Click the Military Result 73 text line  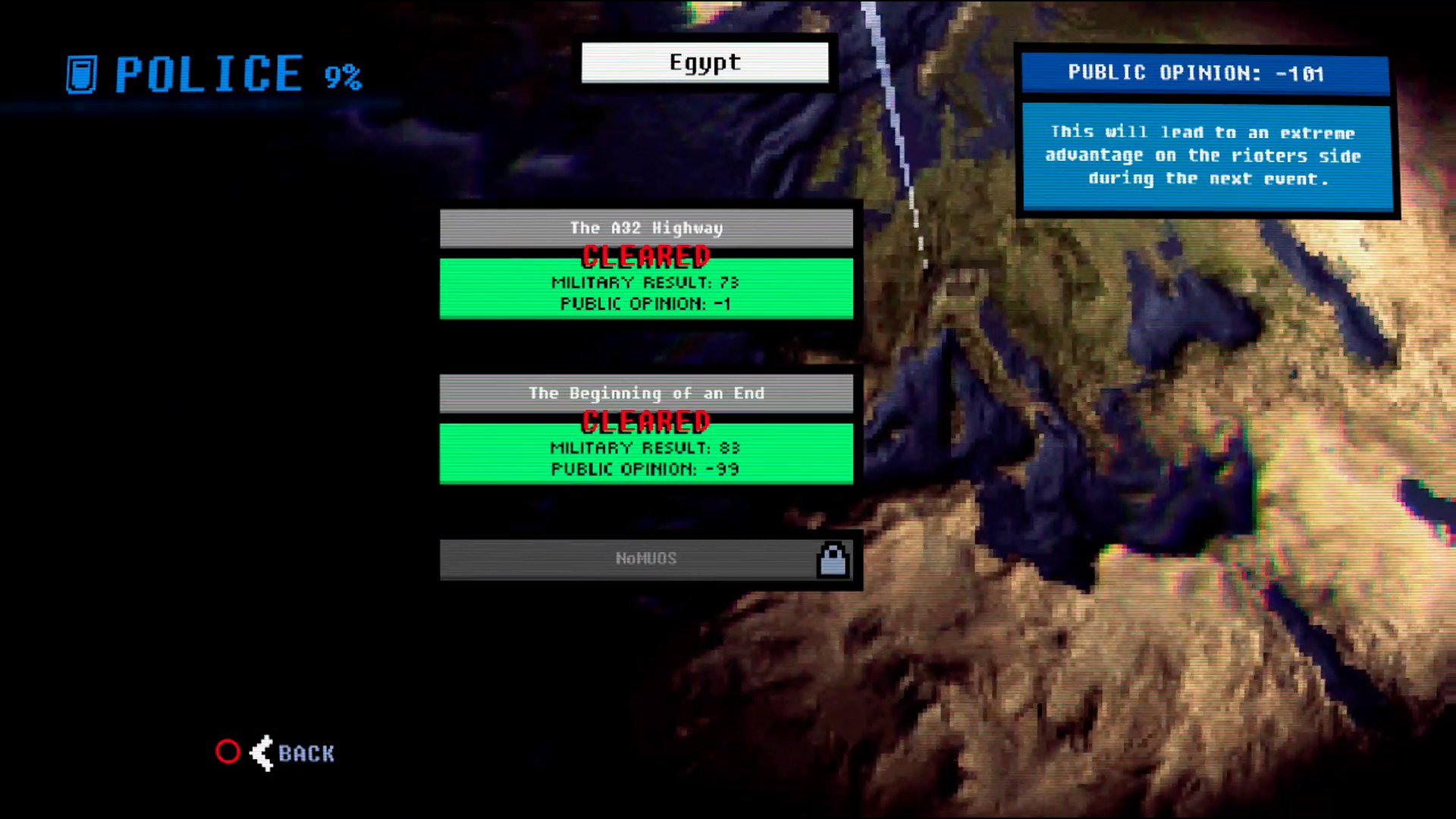pos(645,283)
